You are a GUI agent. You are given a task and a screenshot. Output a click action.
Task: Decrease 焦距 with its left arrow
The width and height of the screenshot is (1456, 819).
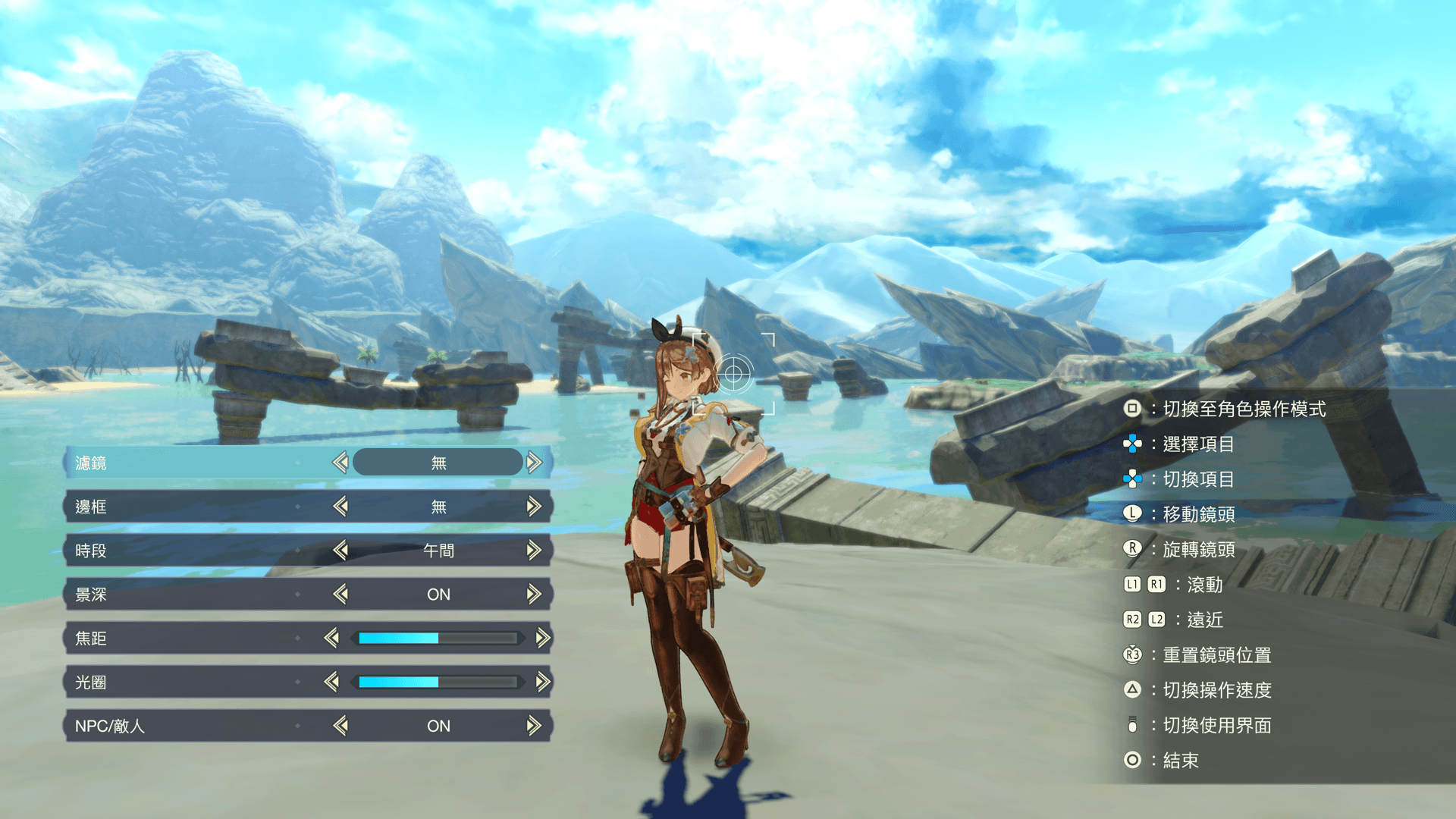click(x=331, y=638)
